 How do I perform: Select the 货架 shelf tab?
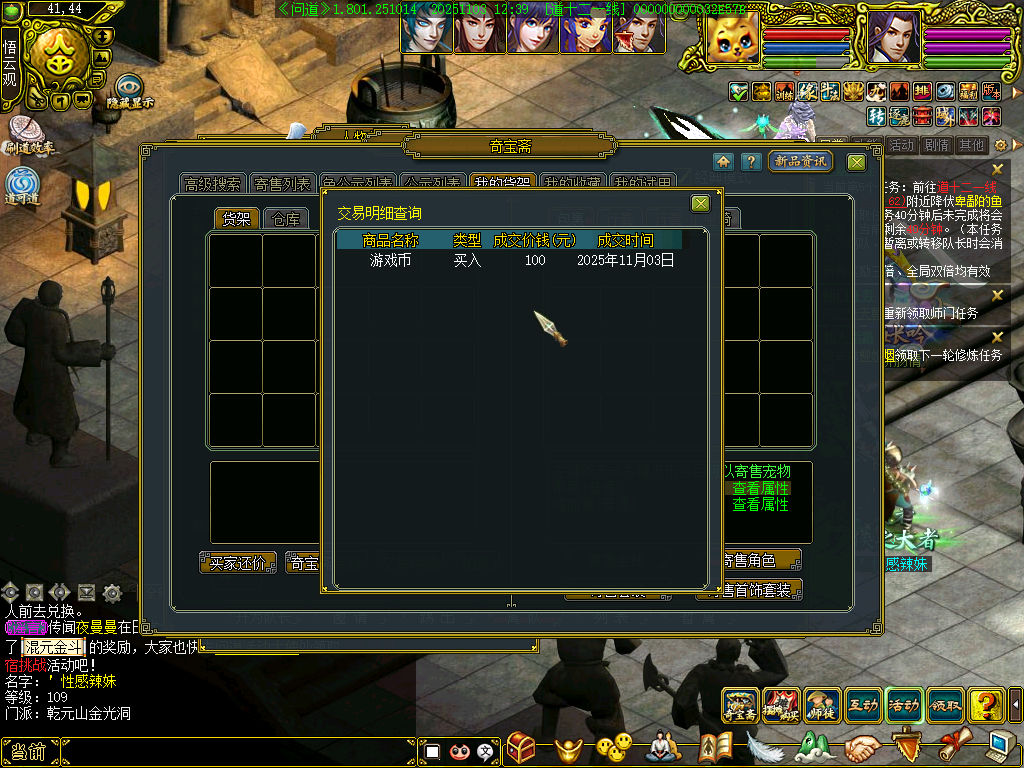coord(237,220)
